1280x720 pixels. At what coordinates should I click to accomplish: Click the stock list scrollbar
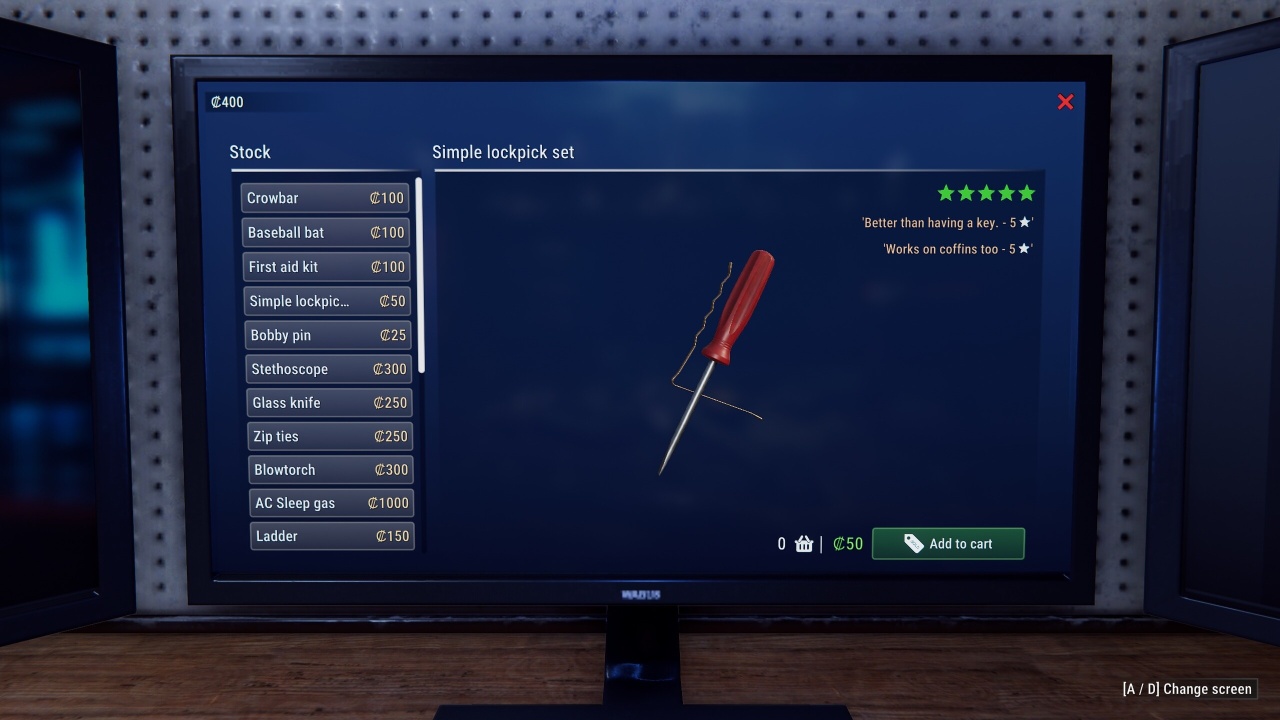420,275
